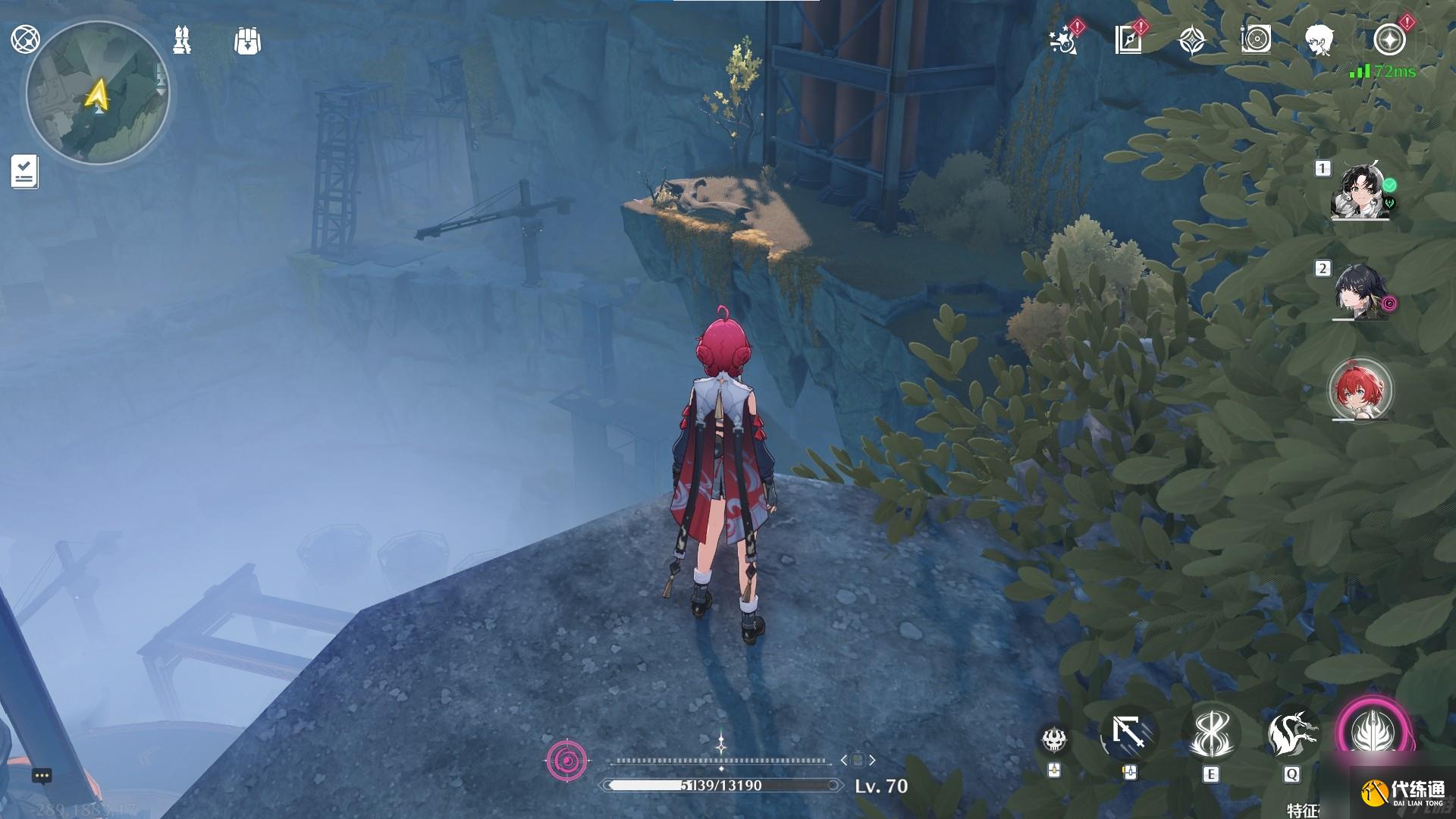Open the terminal menu globe icon
This screenshot has width=1456, height=819.
(x=25, y=39)
